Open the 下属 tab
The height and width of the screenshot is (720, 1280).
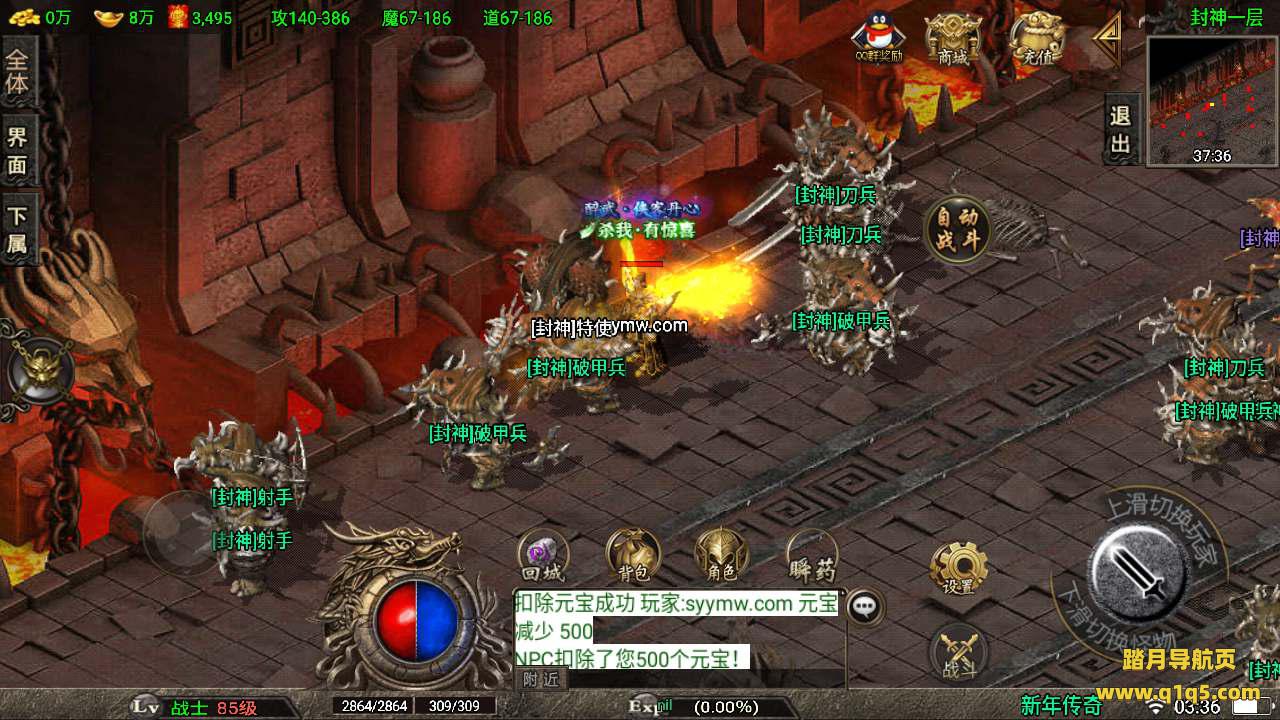(18, 229)
